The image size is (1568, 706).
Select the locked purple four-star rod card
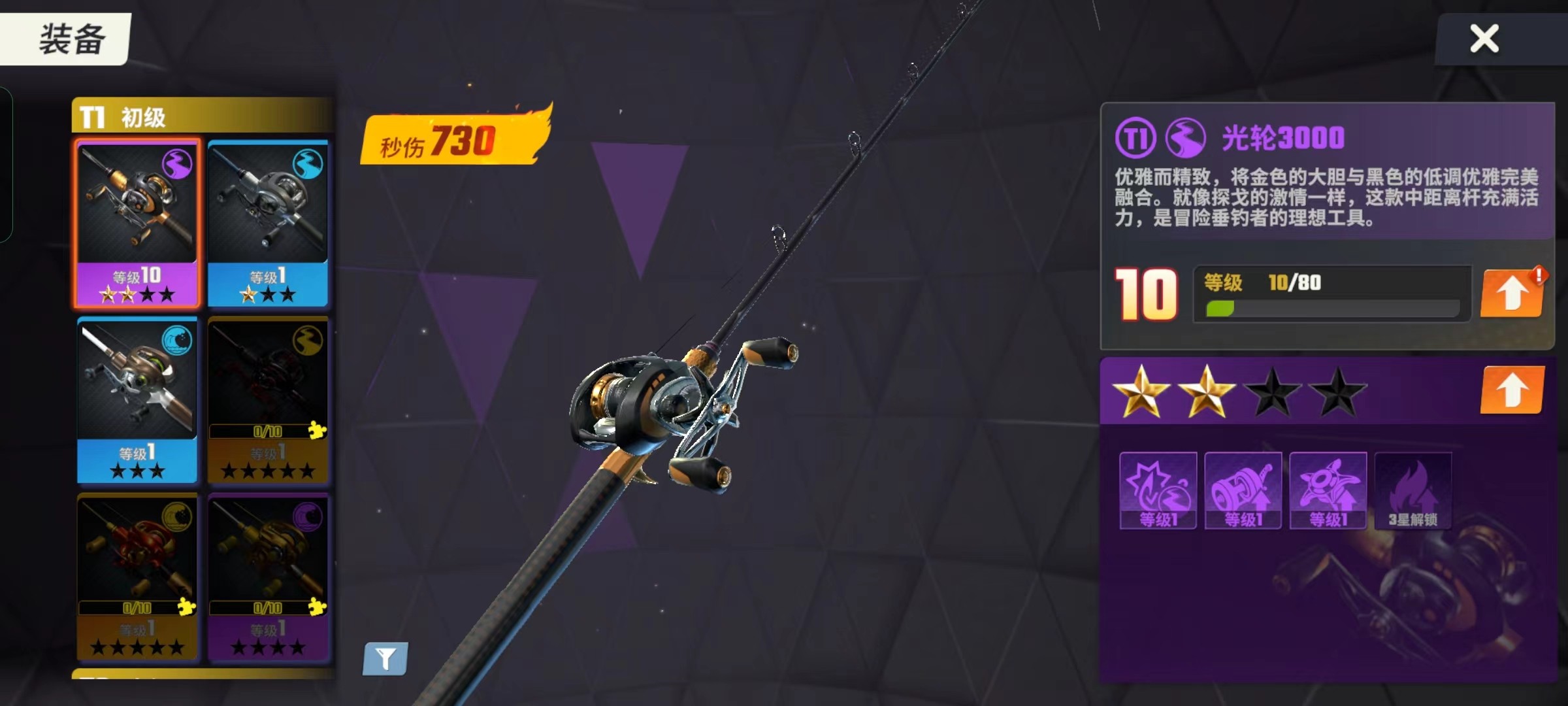pyautogui.click(x=268, y=577)
